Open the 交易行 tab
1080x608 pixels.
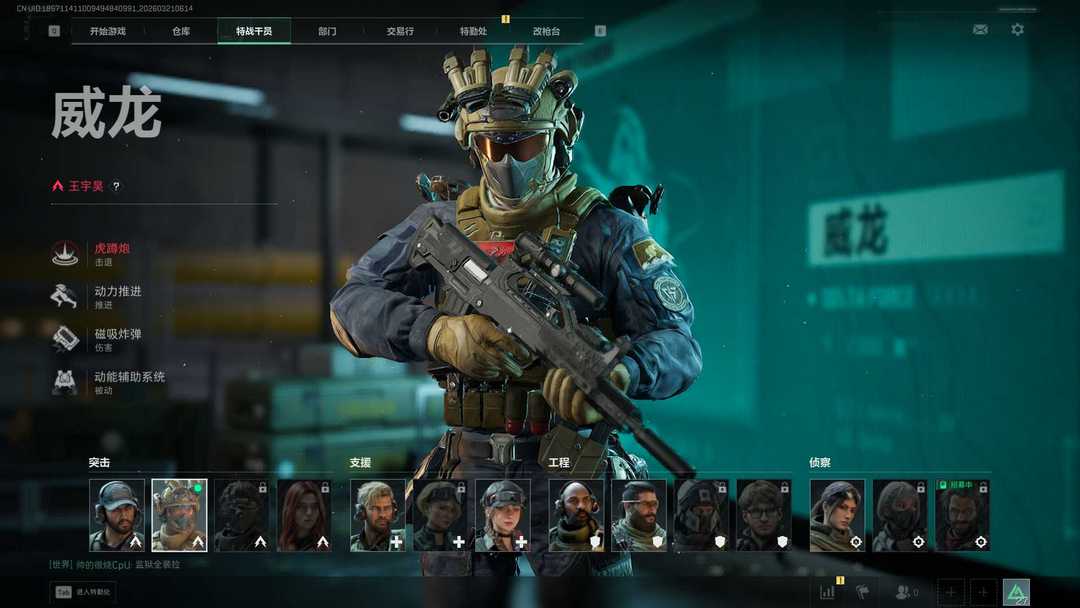(x=400, y=31)
